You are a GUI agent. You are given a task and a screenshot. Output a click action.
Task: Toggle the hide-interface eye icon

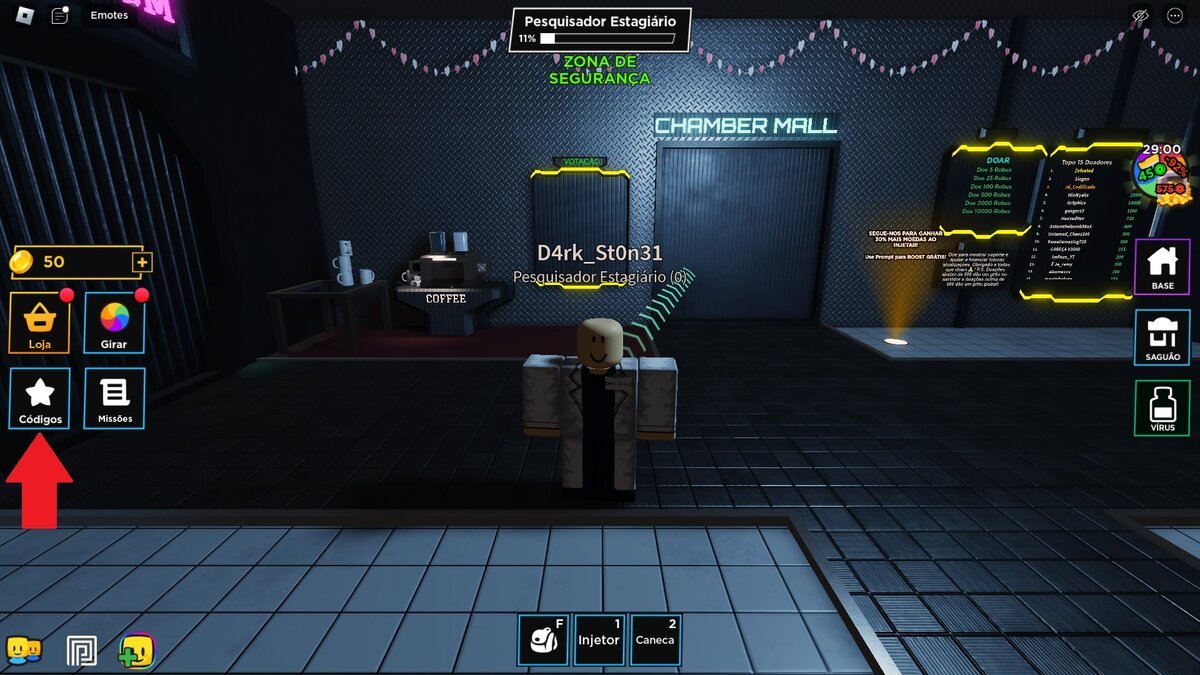click(x=1139, y=16)
